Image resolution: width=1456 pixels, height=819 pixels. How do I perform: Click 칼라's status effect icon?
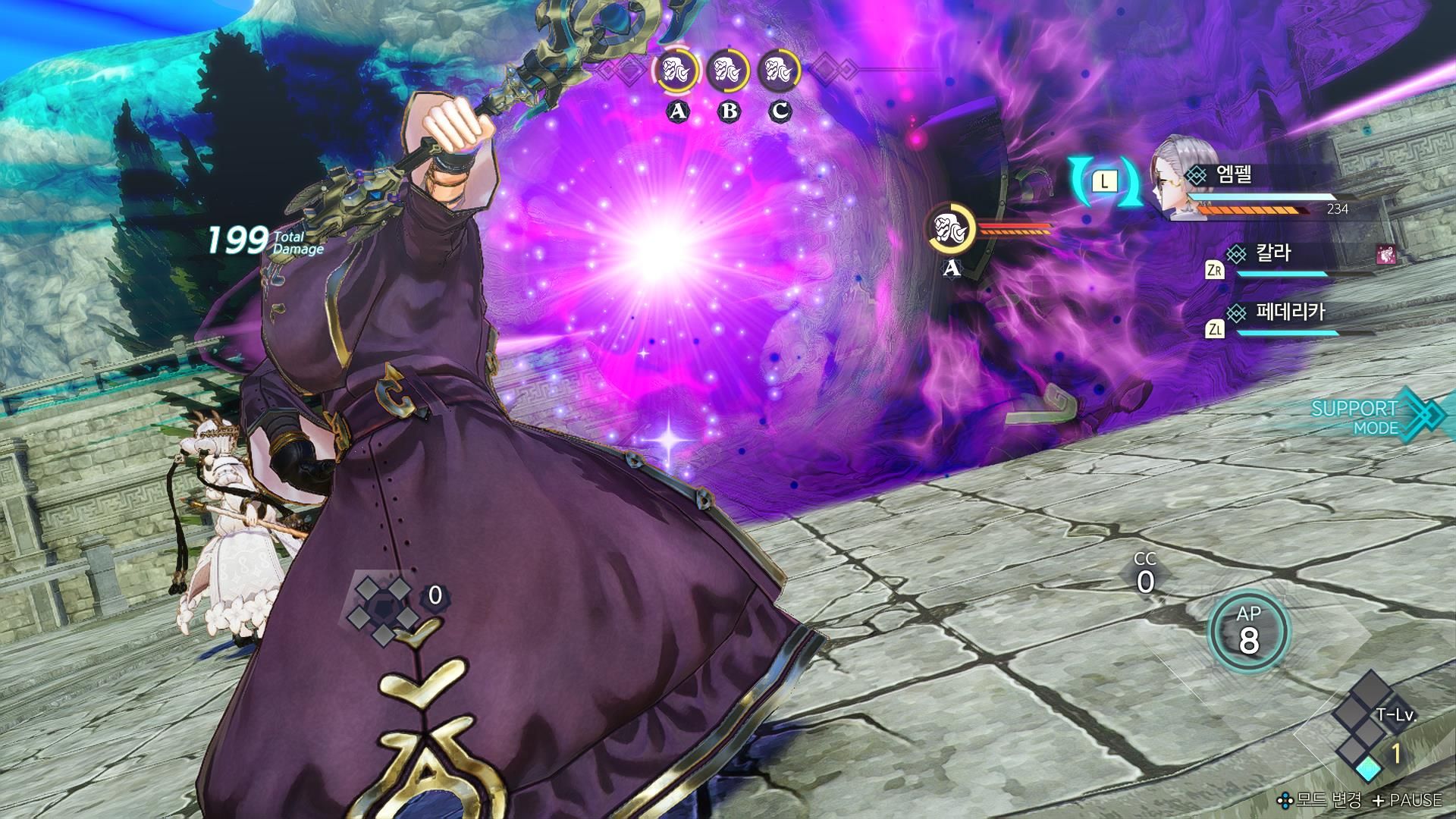[1385, 256]
